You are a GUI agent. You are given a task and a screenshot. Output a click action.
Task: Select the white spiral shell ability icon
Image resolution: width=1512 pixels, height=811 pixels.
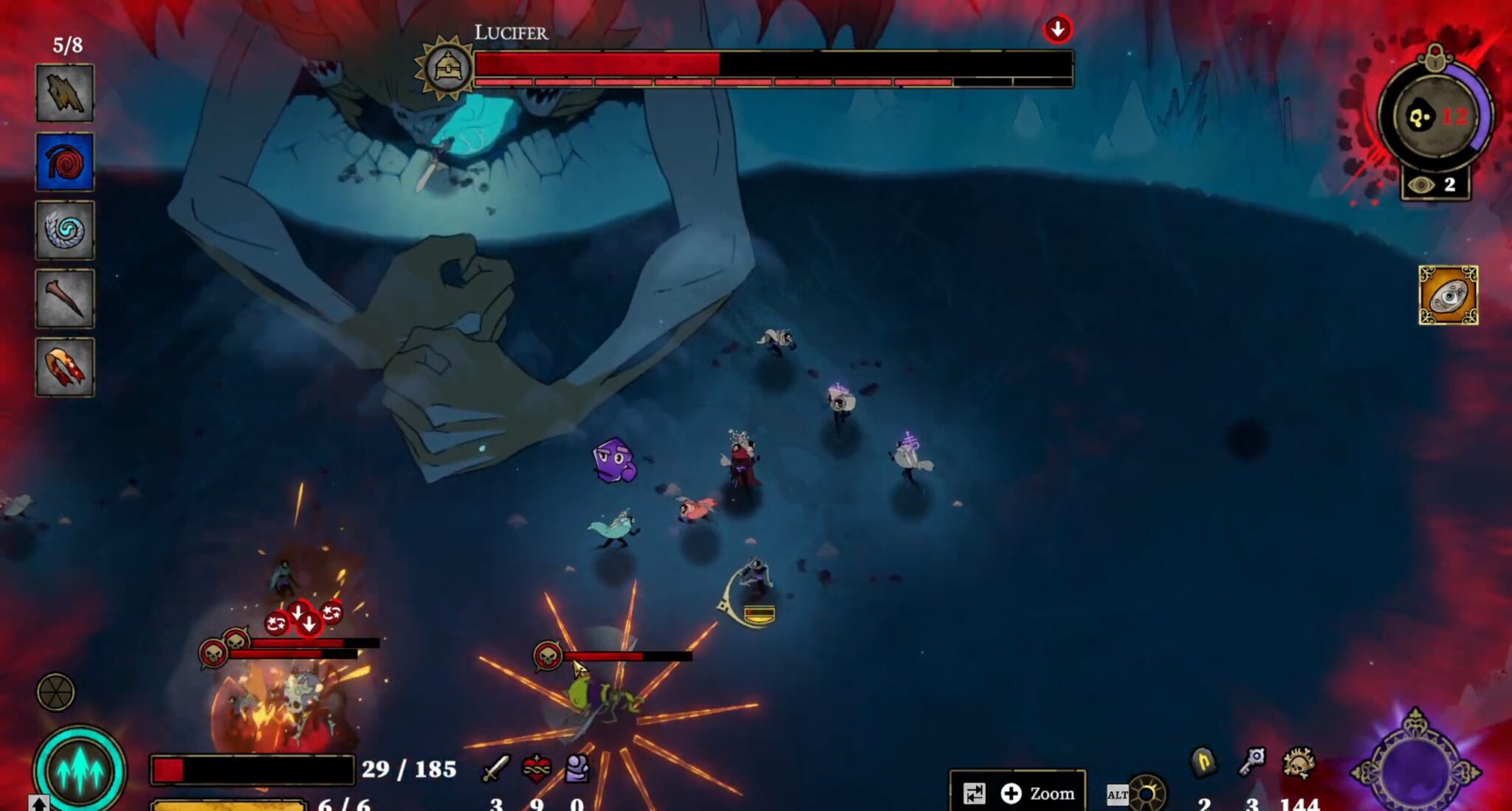pyautogui.click(x=65, y=231)
